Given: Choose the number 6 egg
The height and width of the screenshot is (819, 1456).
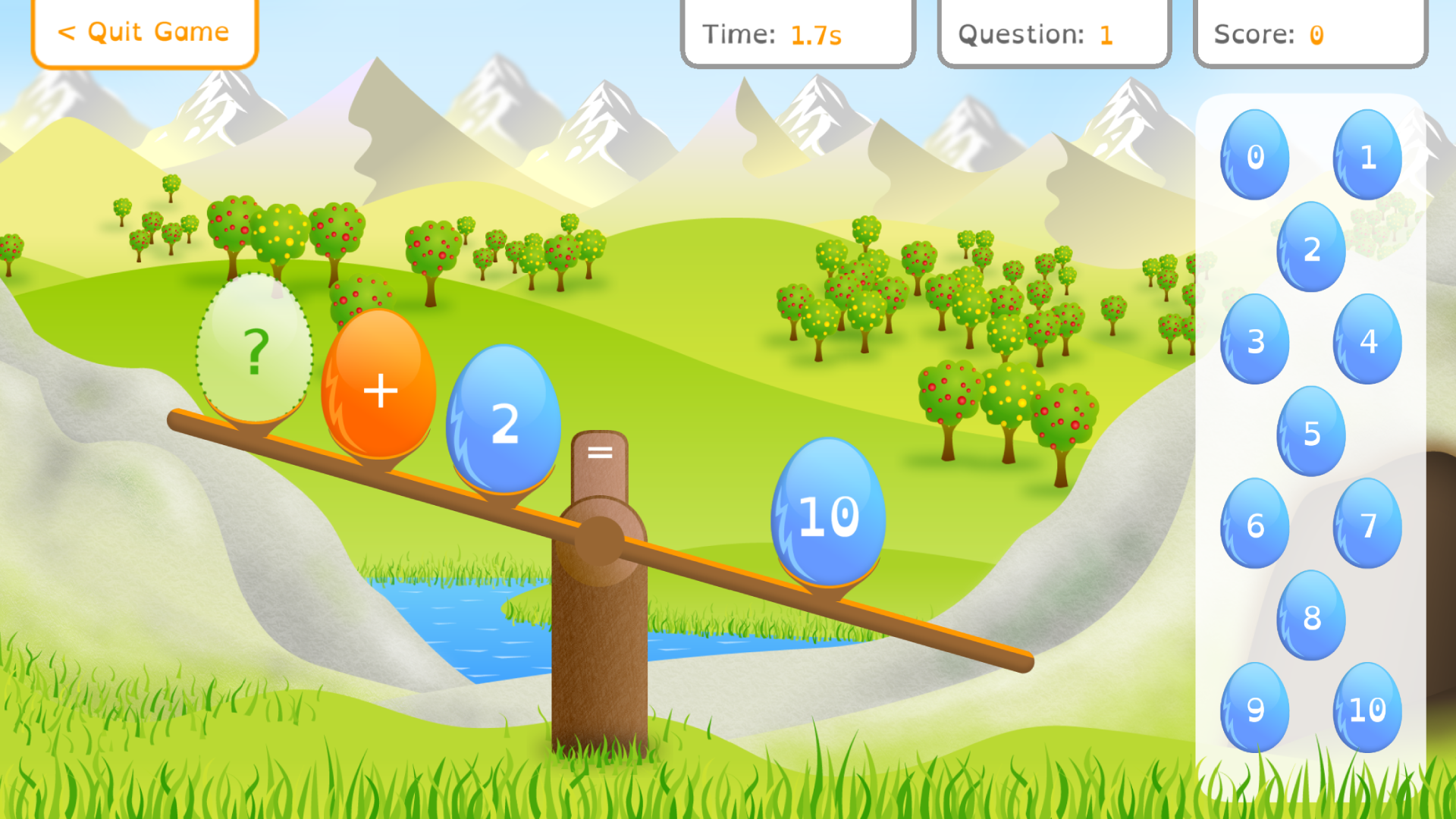Looking at the screenshot, I should pyautogui.click(x=1254, y=526).
